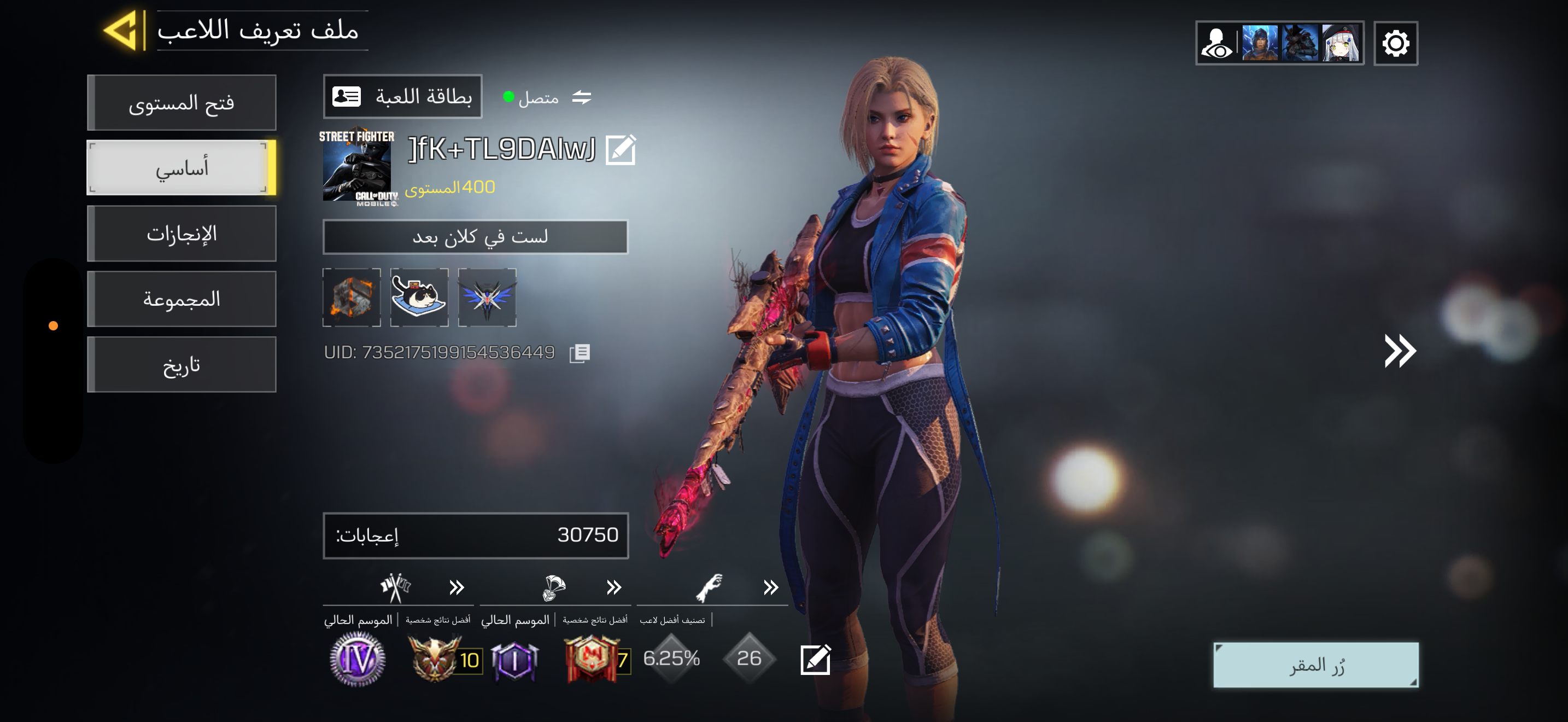Open the settings gear
This screenshot has width=1568, height=722.
point(1395,43)
